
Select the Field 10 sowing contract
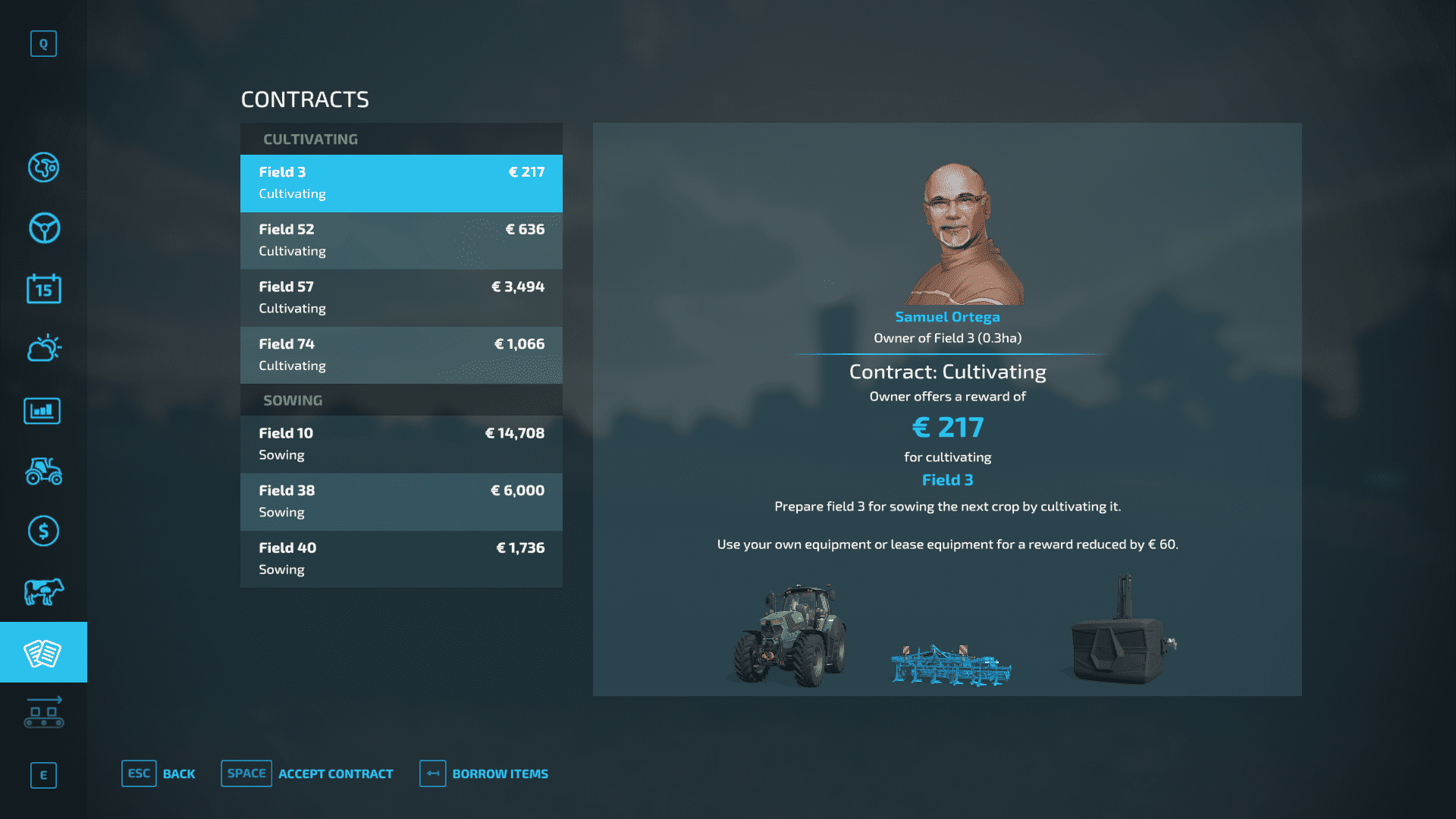pyautogui.click(x=401, y=444)
